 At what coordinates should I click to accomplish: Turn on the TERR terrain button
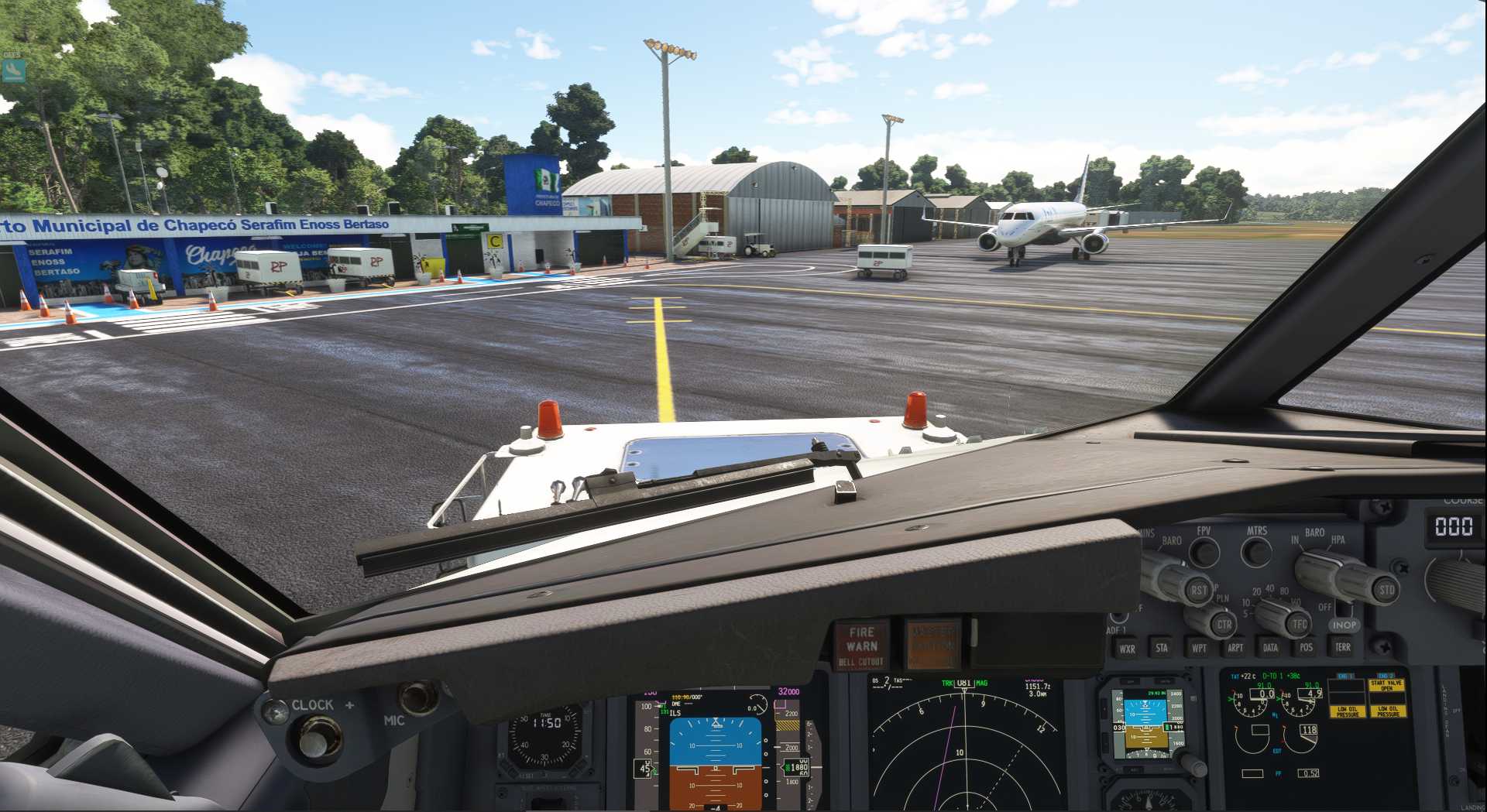pyautogui.click(x=1342, y=647)
